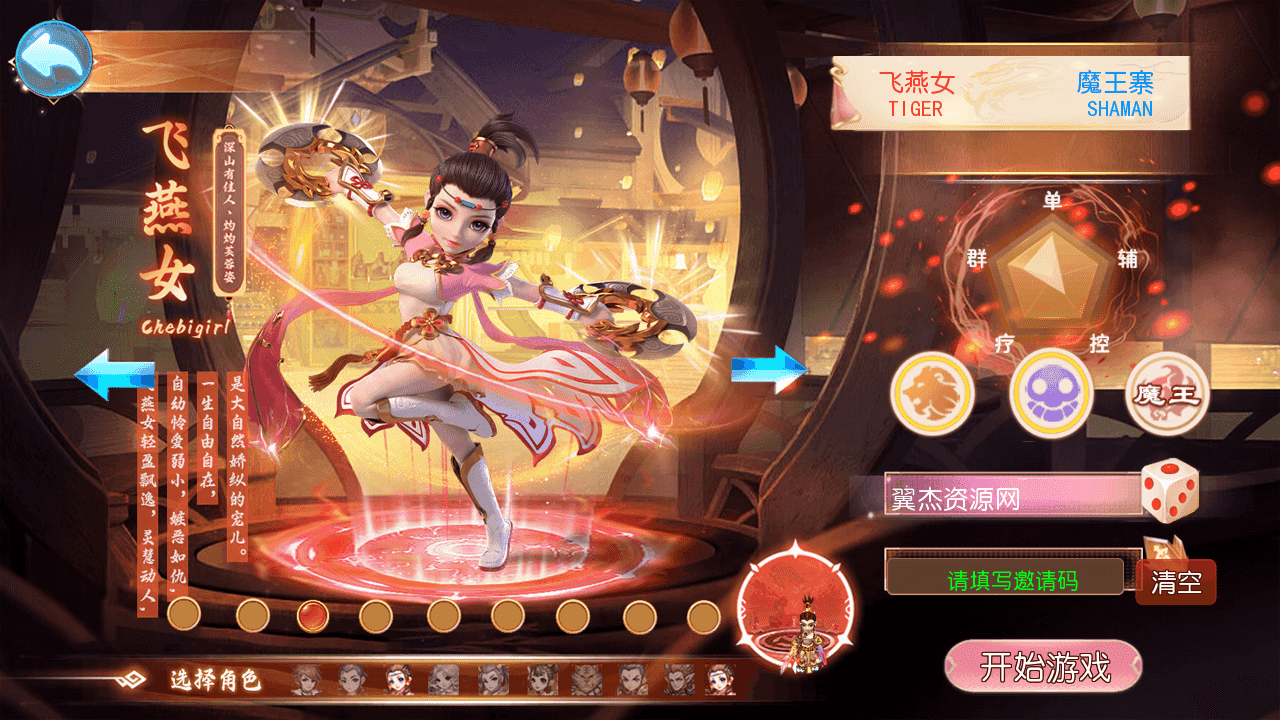The width and height of the screenshot is (1280, 720).
Task: Select the tiger portrait in the character row
Action: pyautogui.click(x=587, y=678)
